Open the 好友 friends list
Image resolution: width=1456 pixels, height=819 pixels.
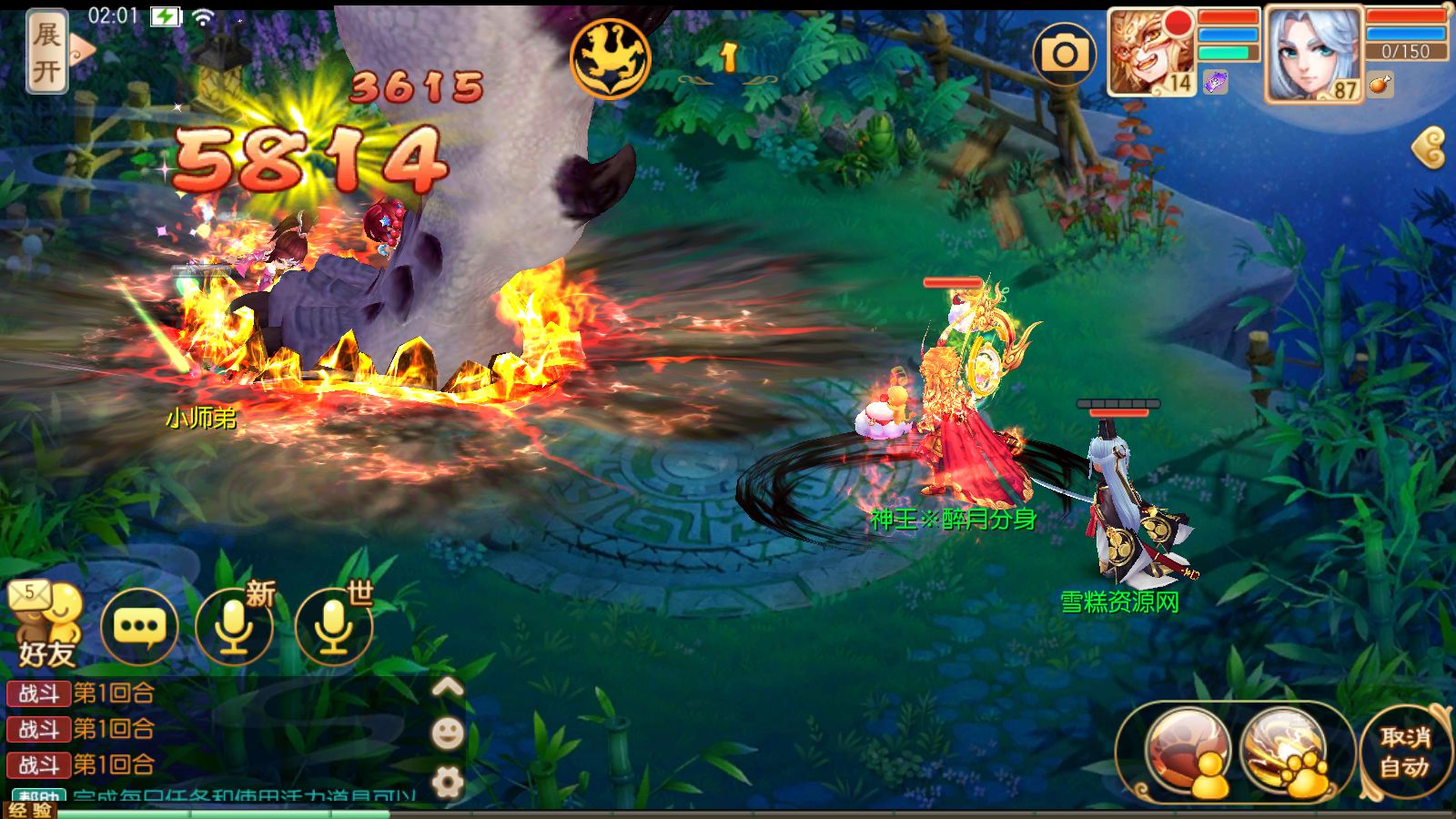click(45, 626)
